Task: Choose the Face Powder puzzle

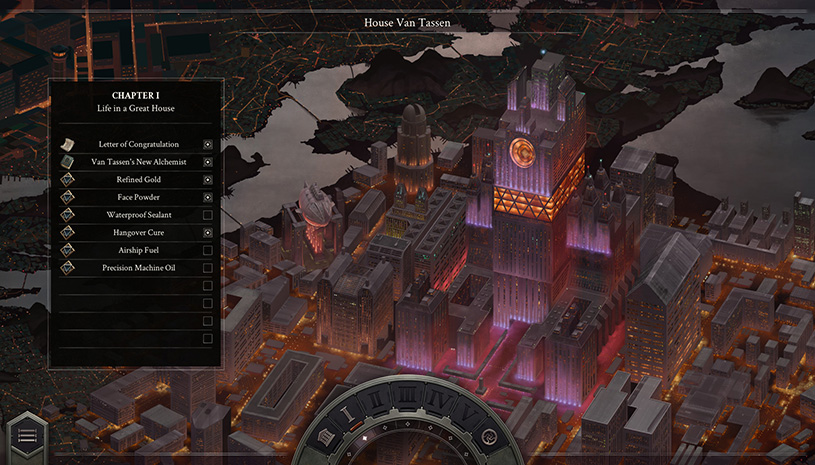Action: (138, 197)
